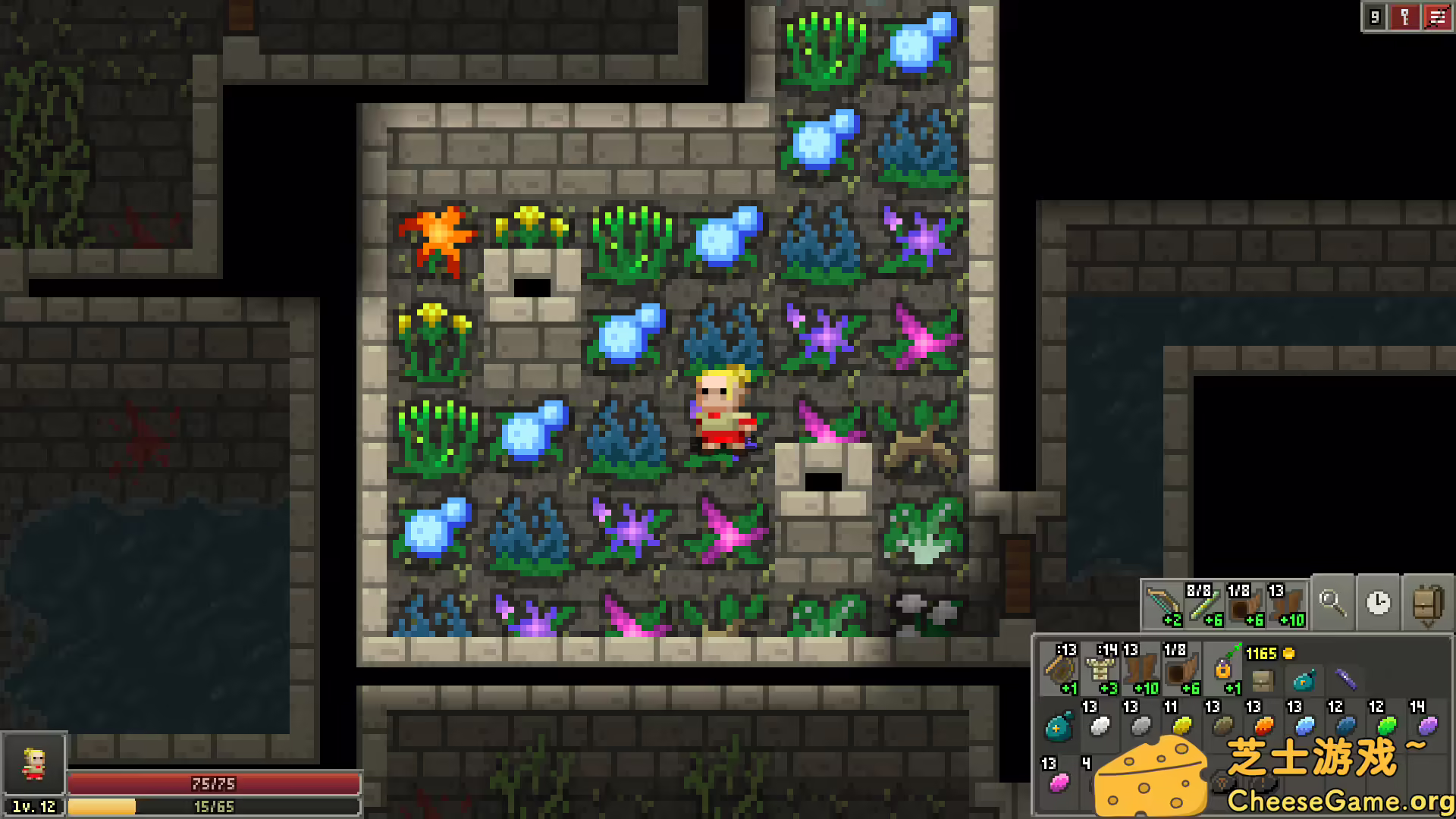Select the blue bomb in inventory
1456x819 pixels.
[x=1302, y=680]
